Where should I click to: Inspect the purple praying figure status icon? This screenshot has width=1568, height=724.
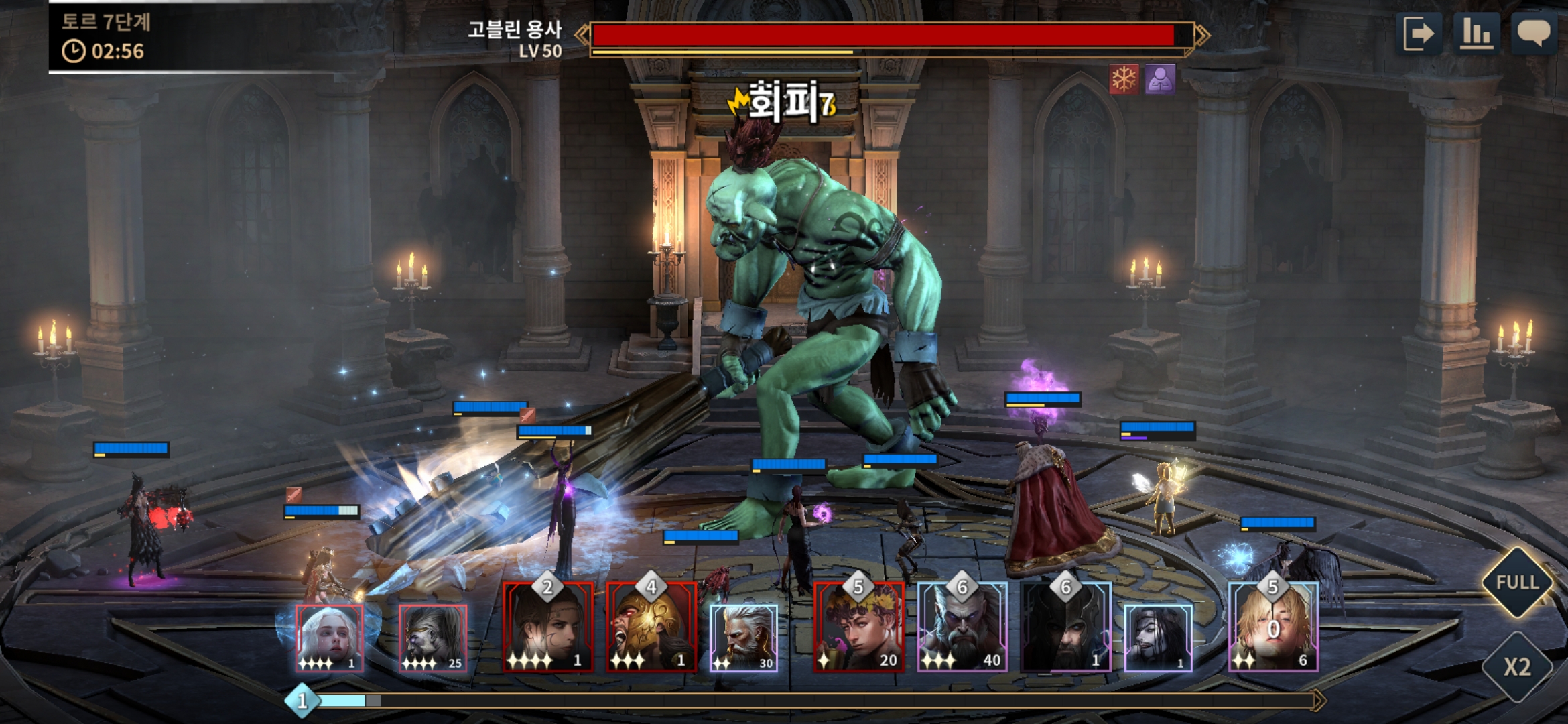pyautogui.click(x=1160, y=80)
